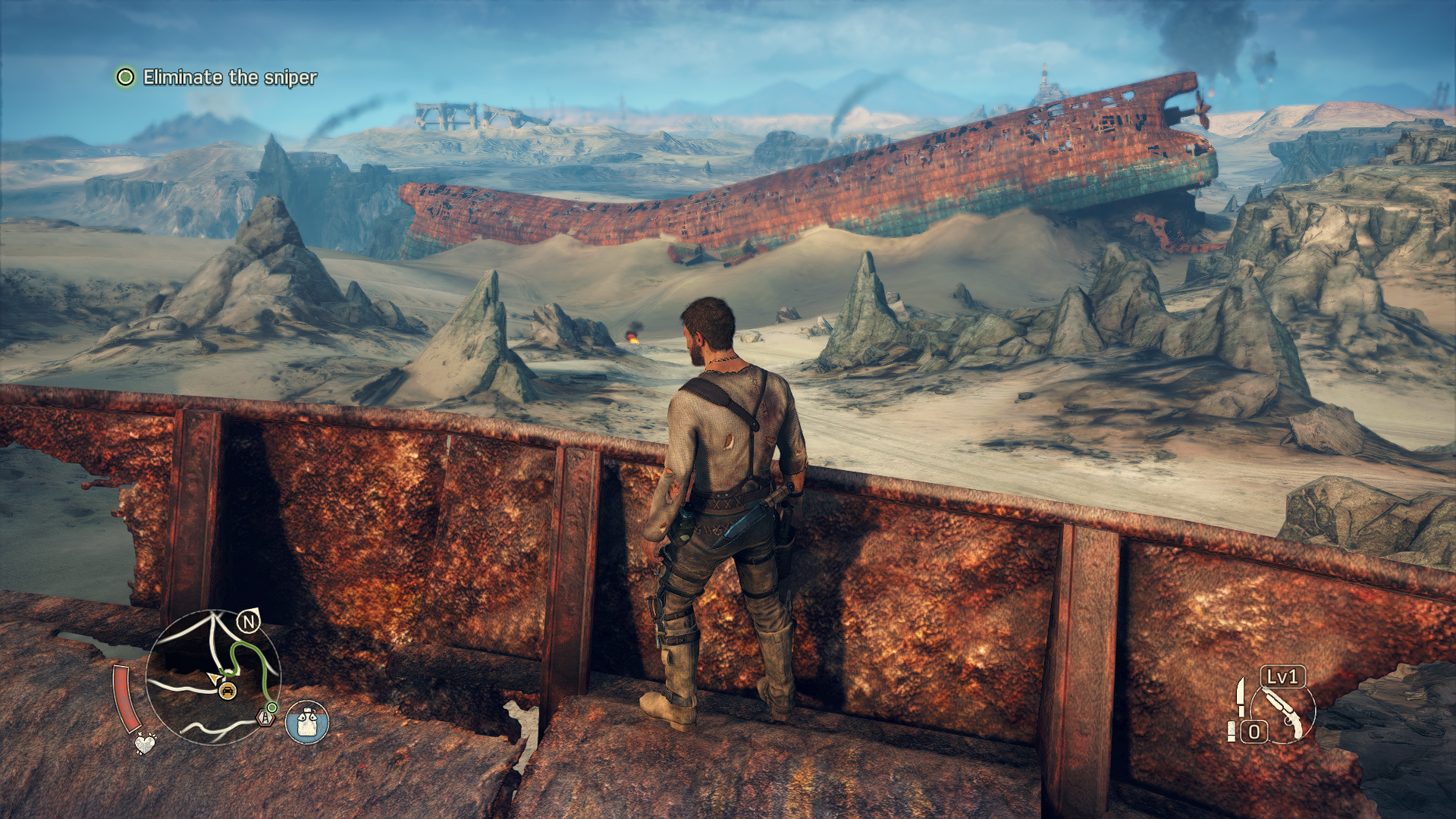1456x819 pixels.
Task: Click the yellow car marker on minimap
Action: click(227, 690)
